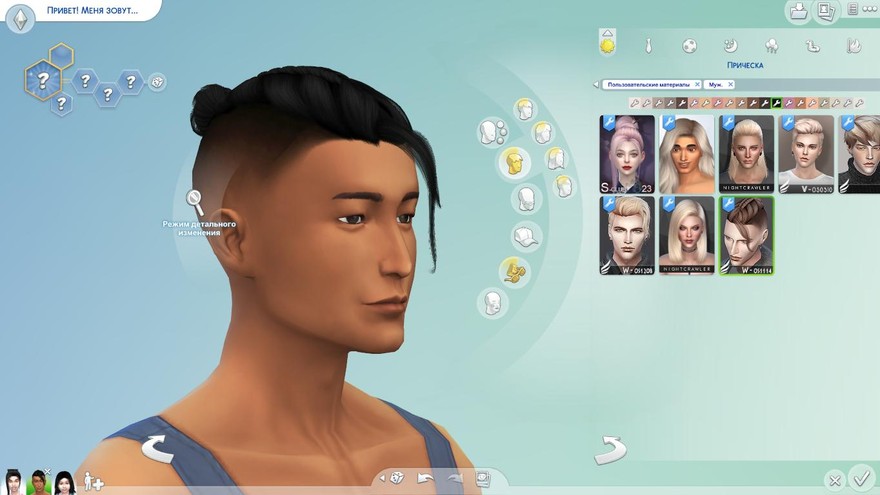Open the sleepwear outfit category (moon icon)

point(730,45)
